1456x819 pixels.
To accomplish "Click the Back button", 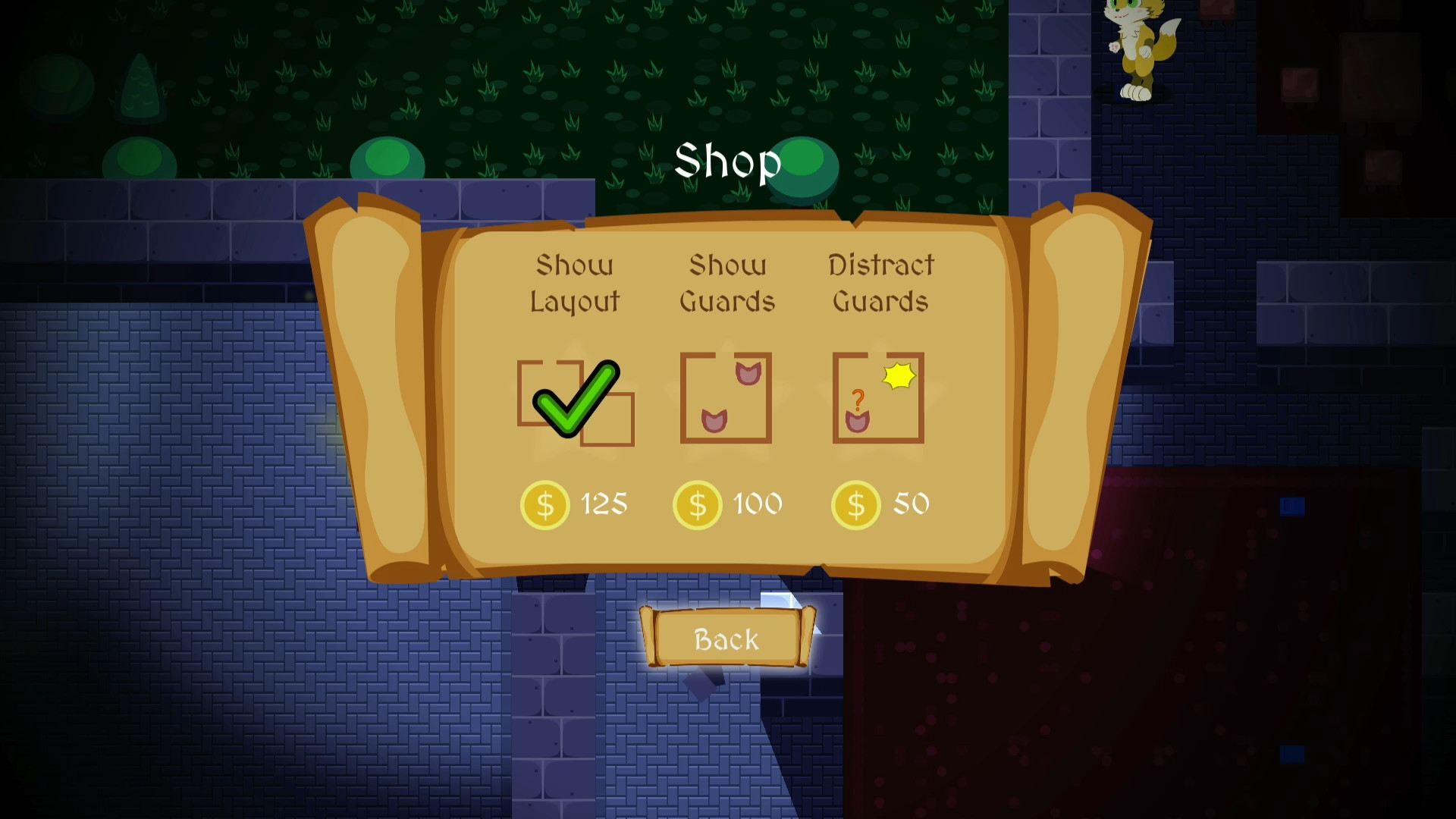I will coord(726,639).
